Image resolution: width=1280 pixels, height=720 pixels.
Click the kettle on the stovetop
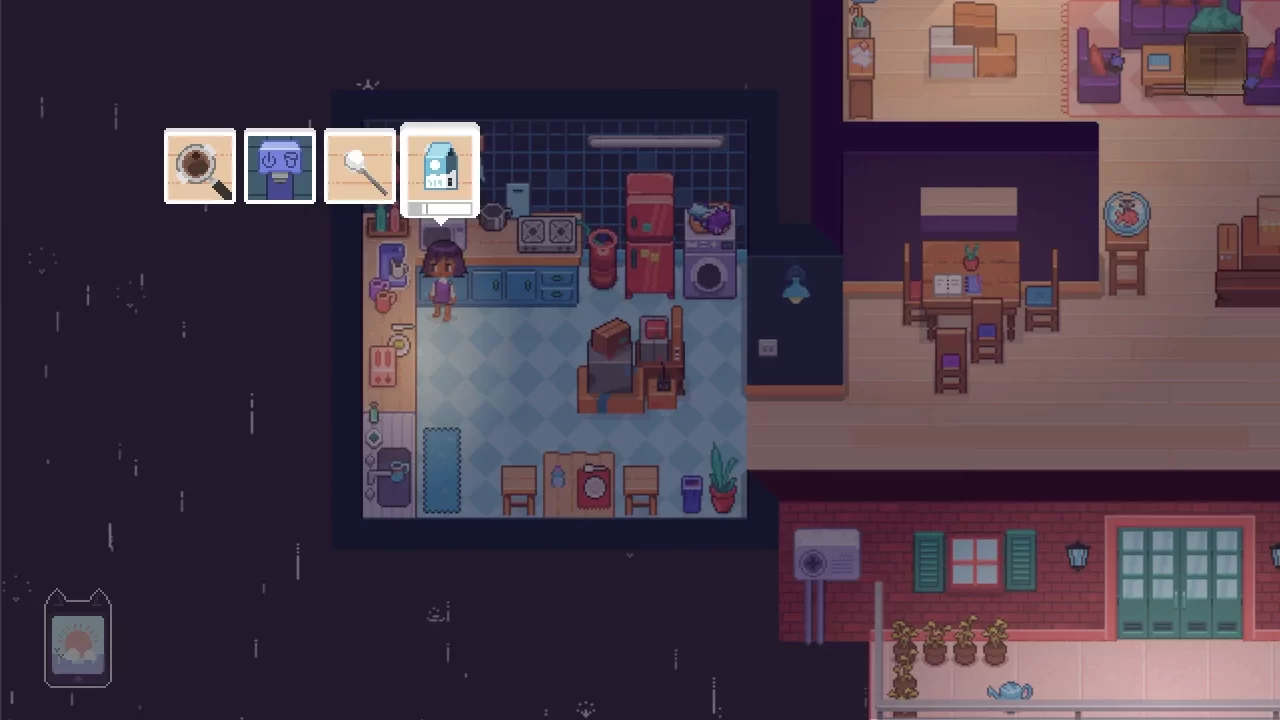(493, 218)
